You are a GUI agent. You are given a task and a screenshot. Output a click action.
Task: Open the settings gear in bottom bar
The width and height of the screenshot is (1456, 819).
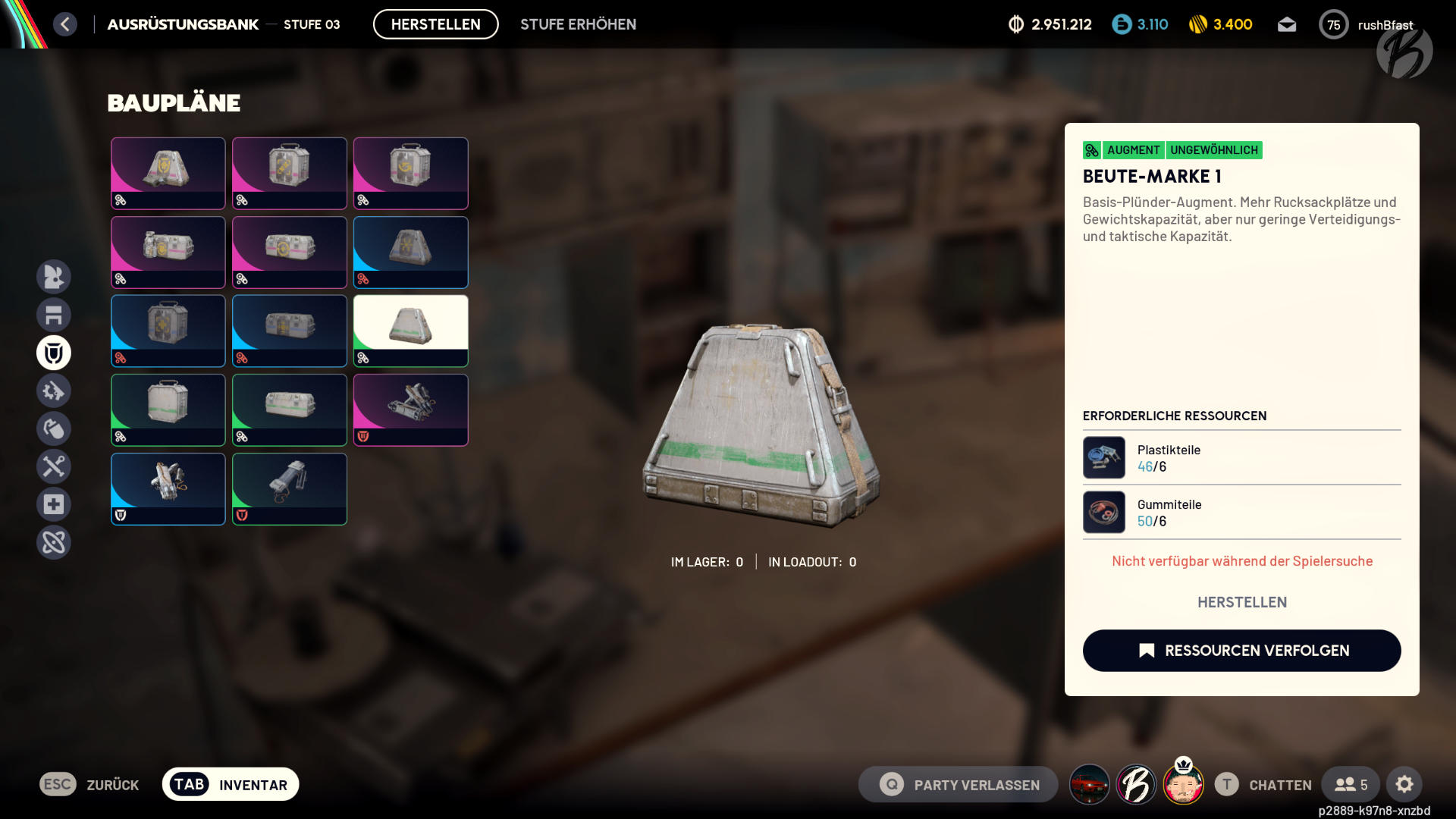pyautogui.click(x=1406, y=784)
